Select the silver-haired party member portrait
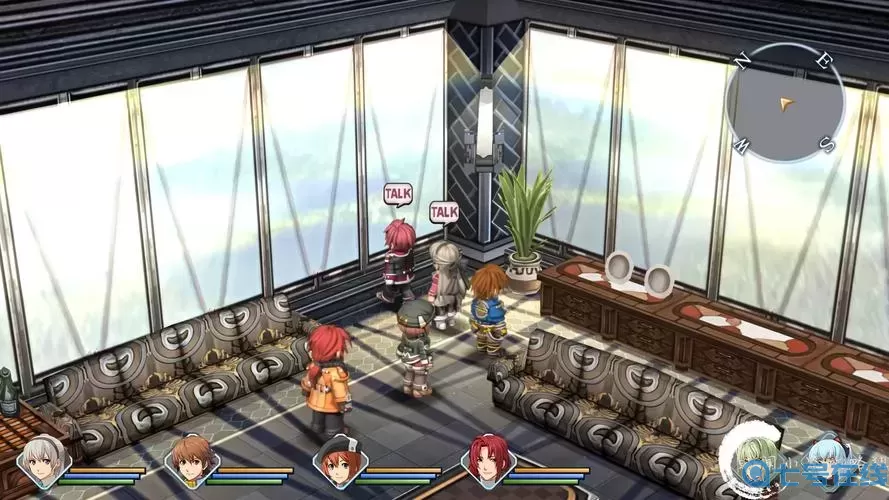 (41, 462)
